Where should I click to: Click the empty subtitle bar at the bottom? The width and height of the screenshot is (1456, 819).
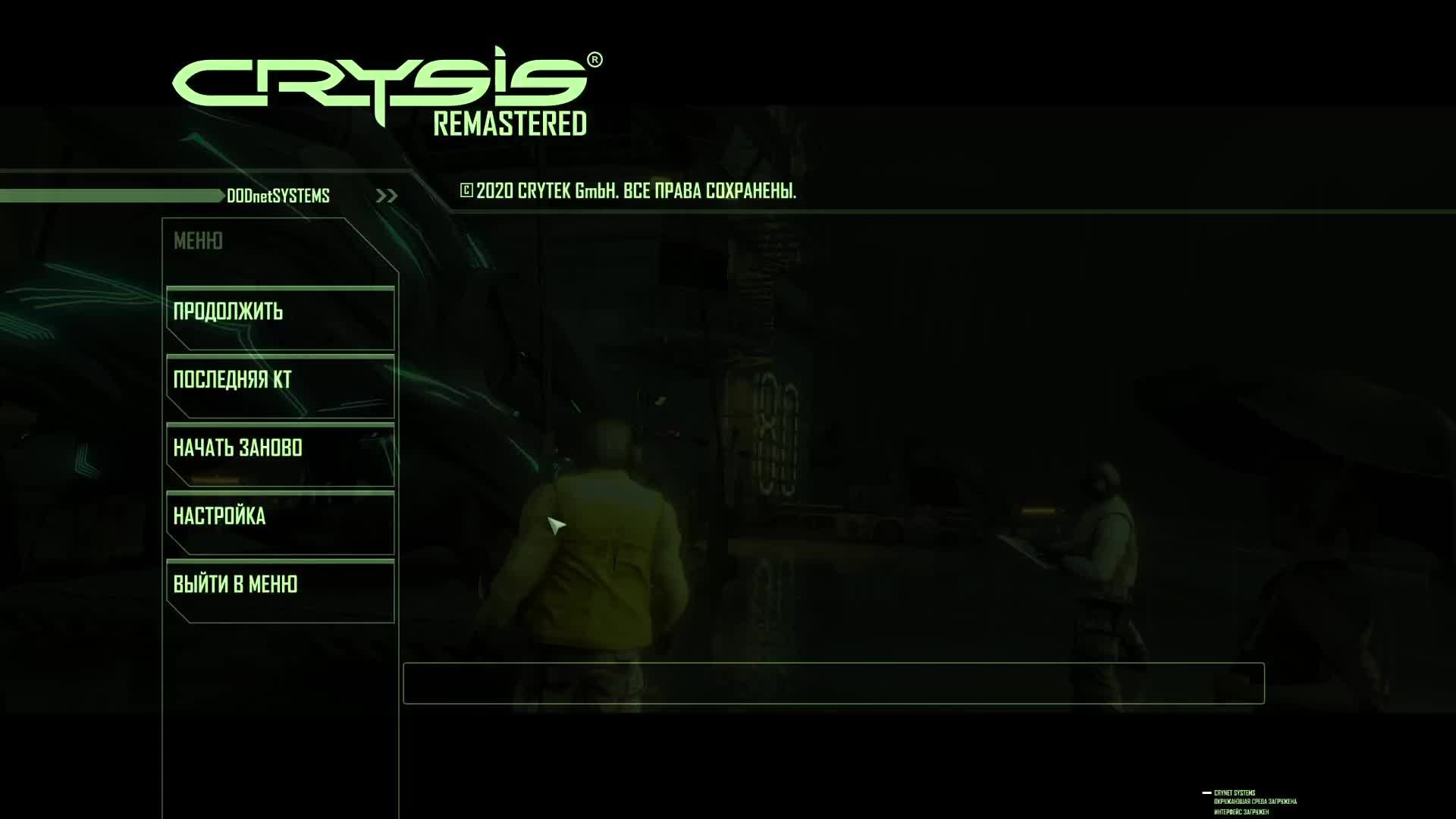pyautogui.click(x=834, y=683)
